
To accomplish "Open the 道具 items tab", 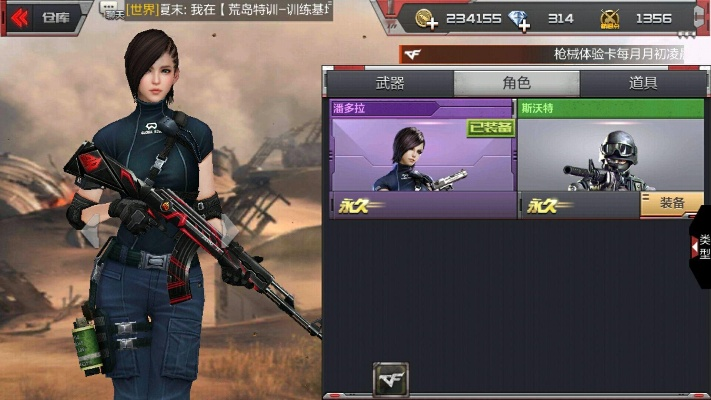I will click(x=643, y=83).
